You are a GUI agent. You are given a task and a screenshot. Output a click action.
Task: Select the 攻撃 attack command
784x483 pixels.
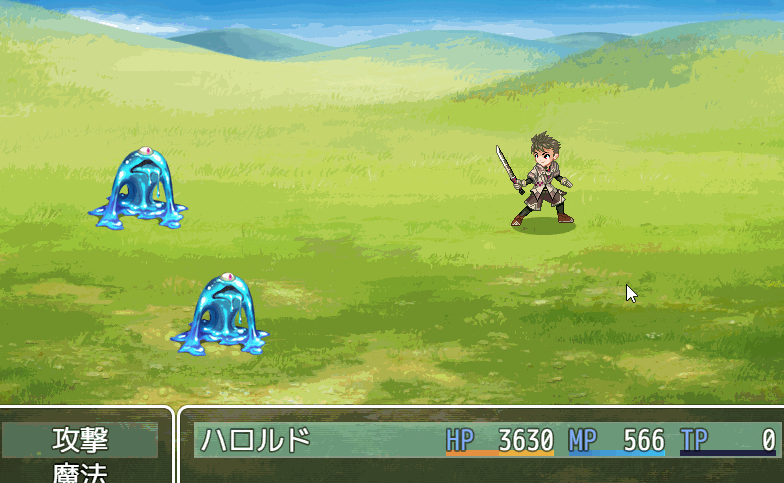[80, 440]
